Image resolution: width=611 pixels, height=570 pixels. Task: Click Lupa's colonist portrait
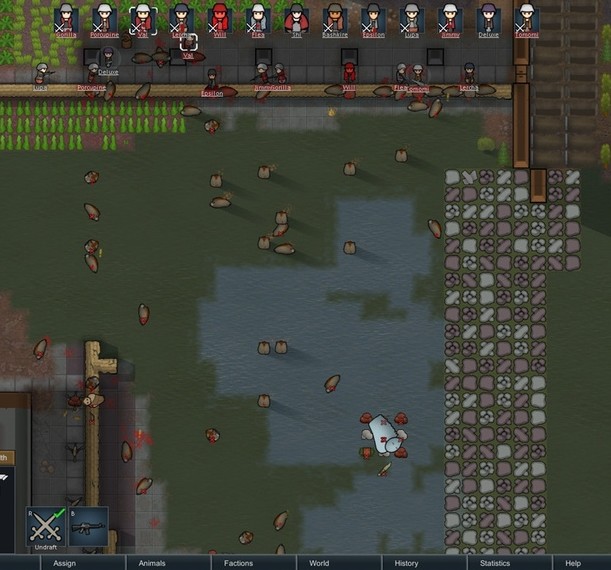[411, 18]
